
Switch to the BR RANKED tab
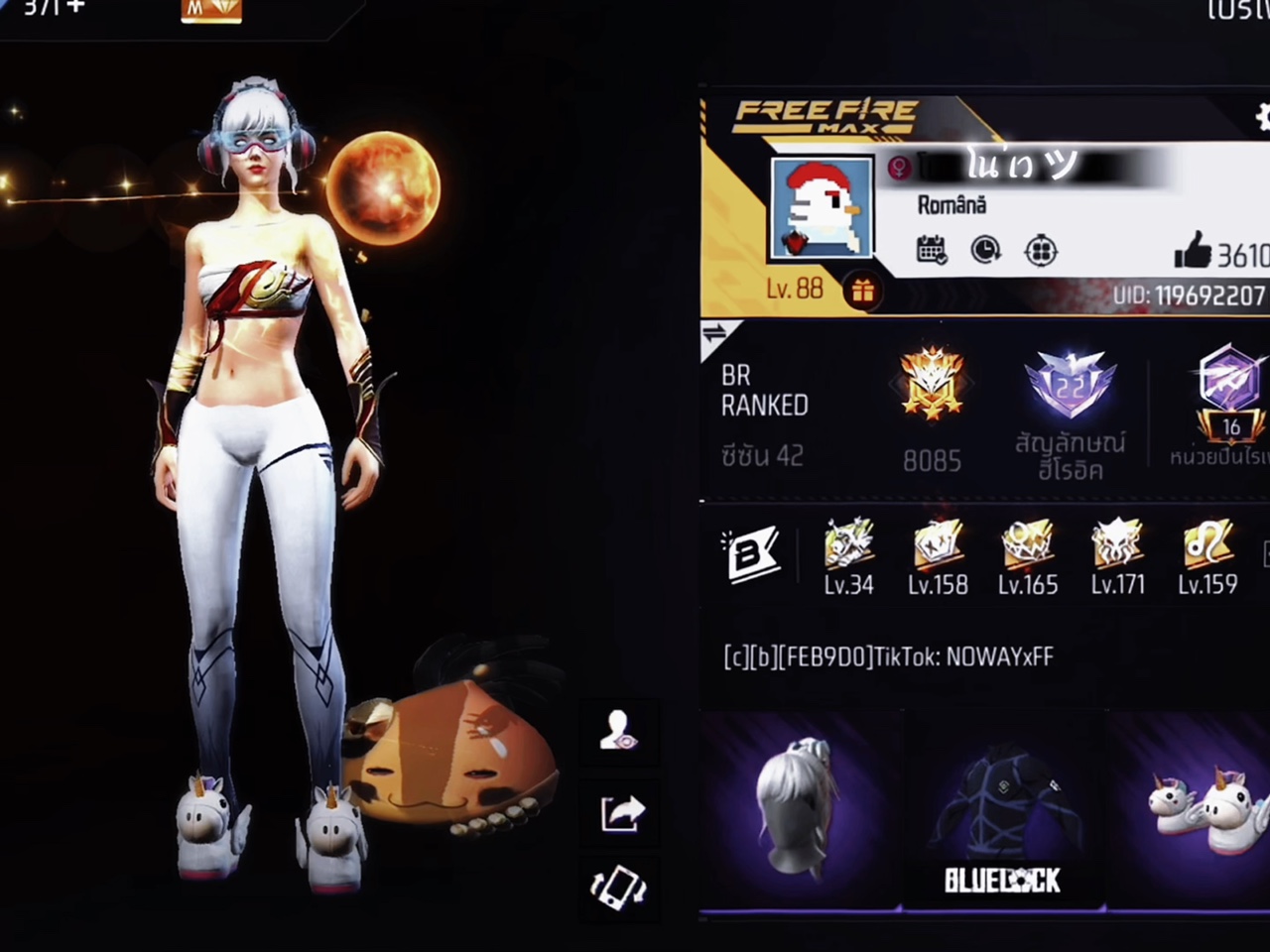764,390
